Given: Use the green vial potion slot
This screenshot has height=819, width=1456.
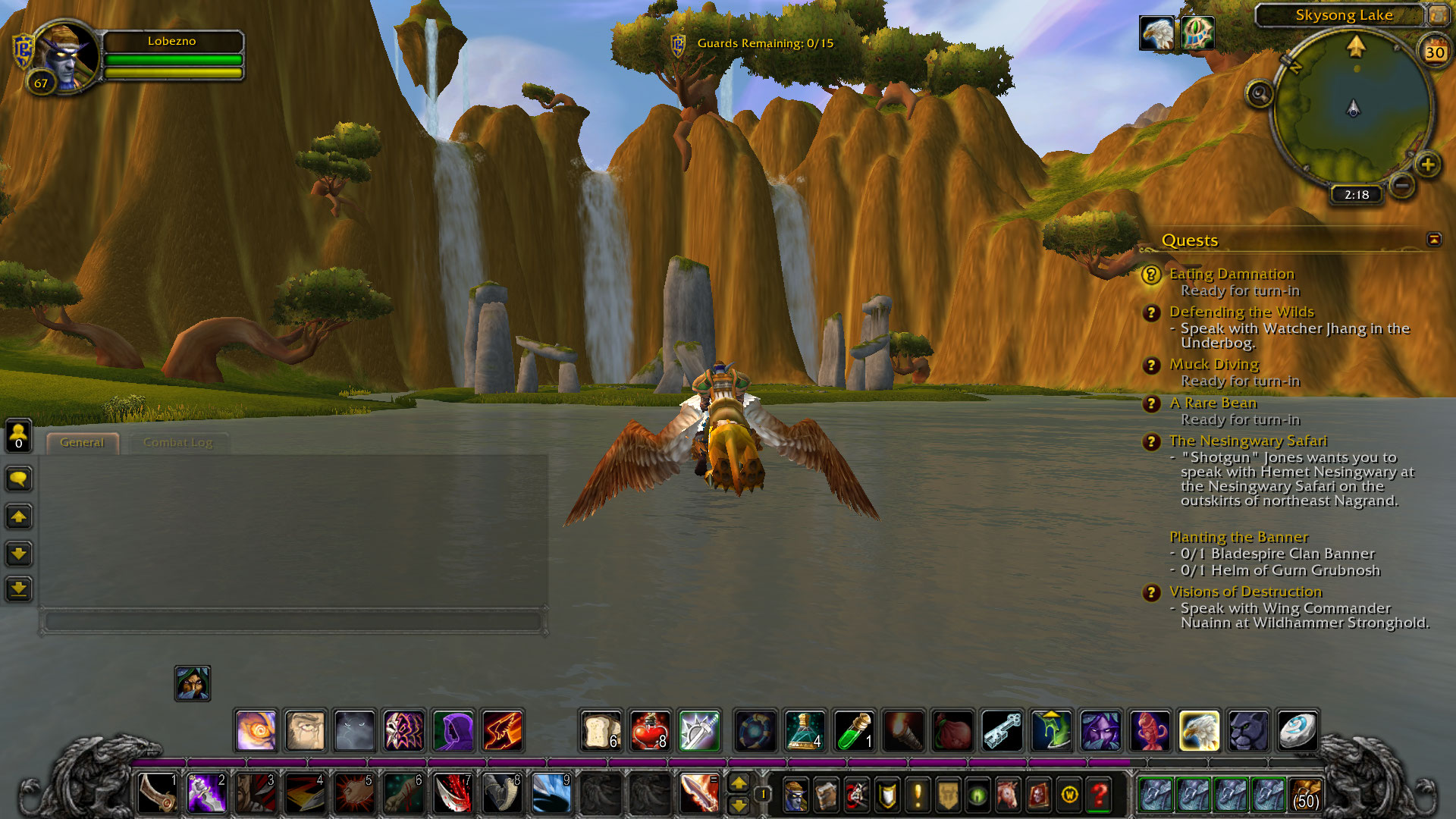Looking at the screenshot, I should pos(854,731).
